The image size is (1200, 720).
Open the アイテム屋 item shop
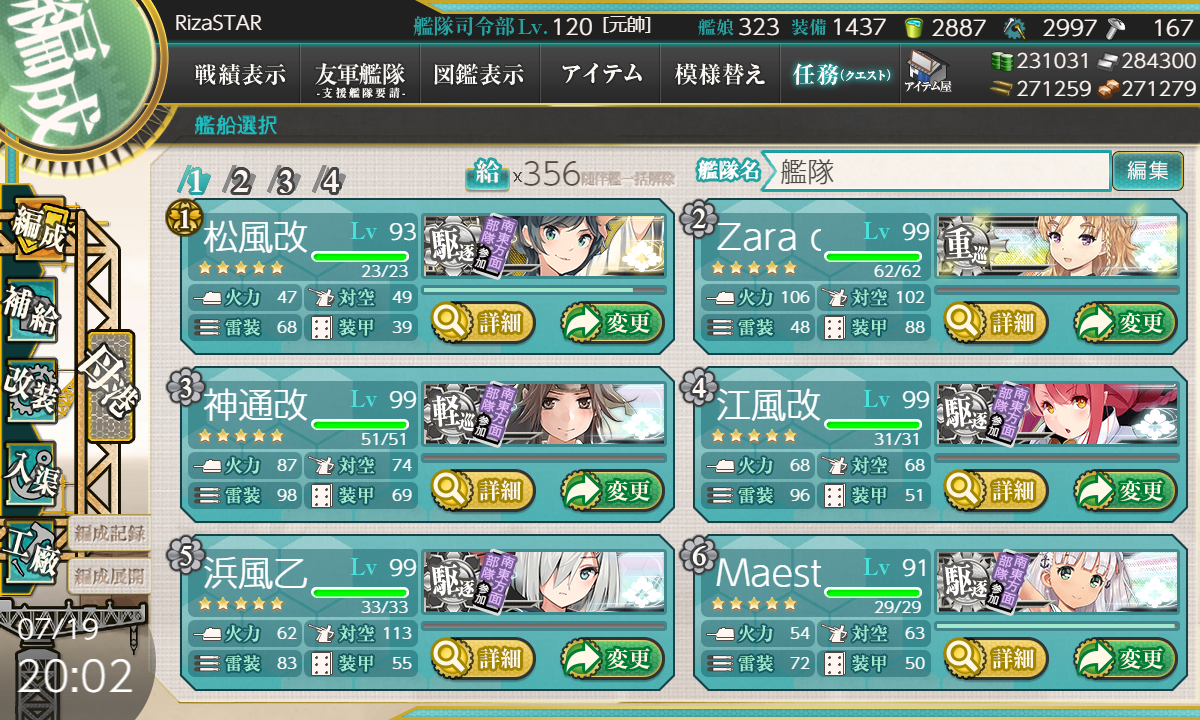coord(928,72)
